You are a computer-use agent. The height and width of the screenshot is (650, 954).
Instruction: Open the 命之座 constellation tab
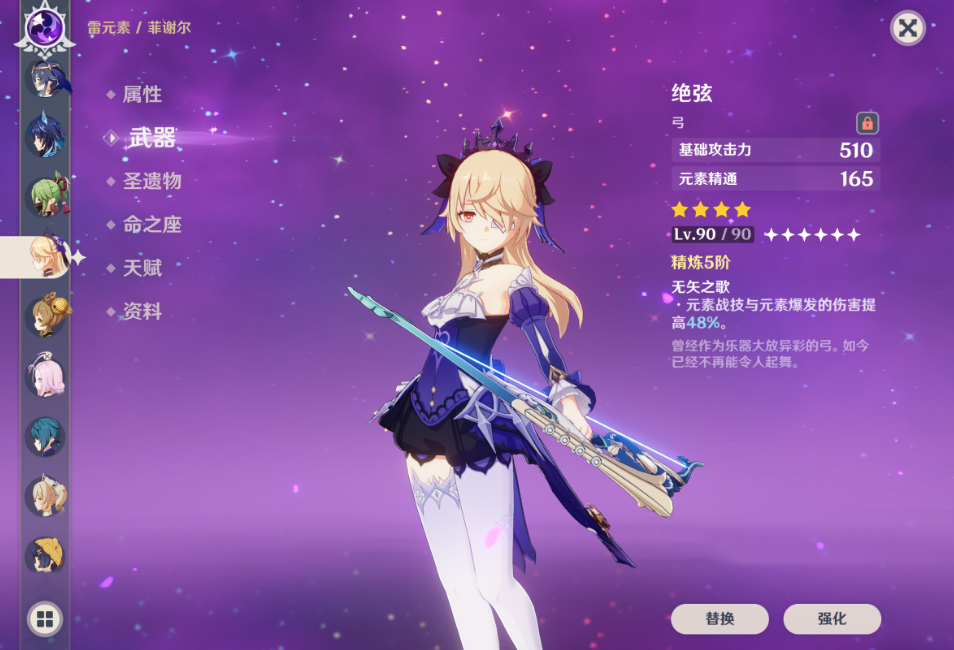point(152,225)
